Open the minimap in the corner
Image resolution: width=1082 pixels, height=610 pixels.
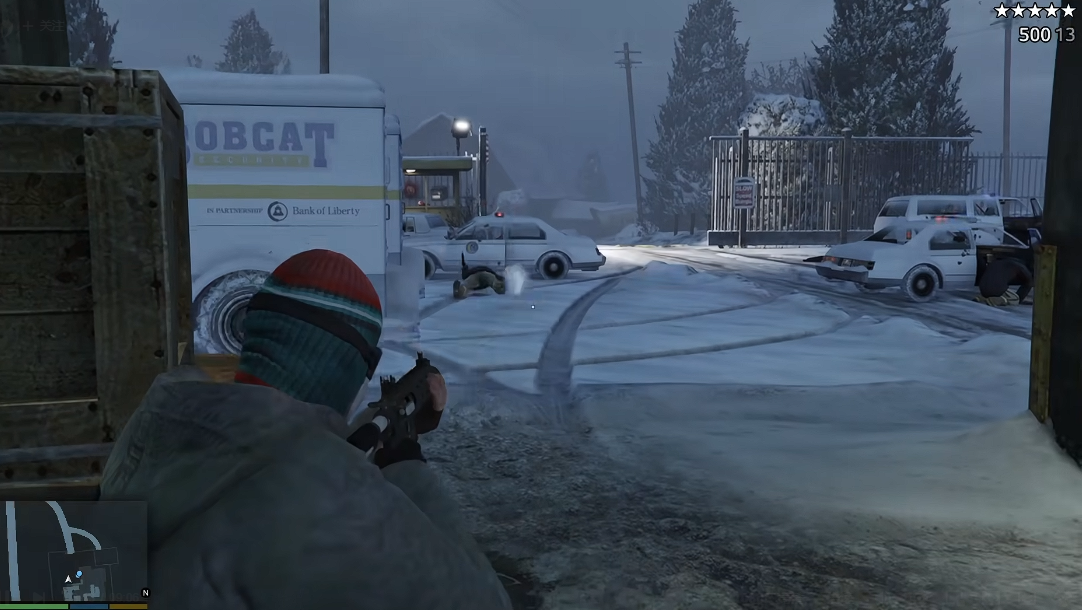coord(74,551)
